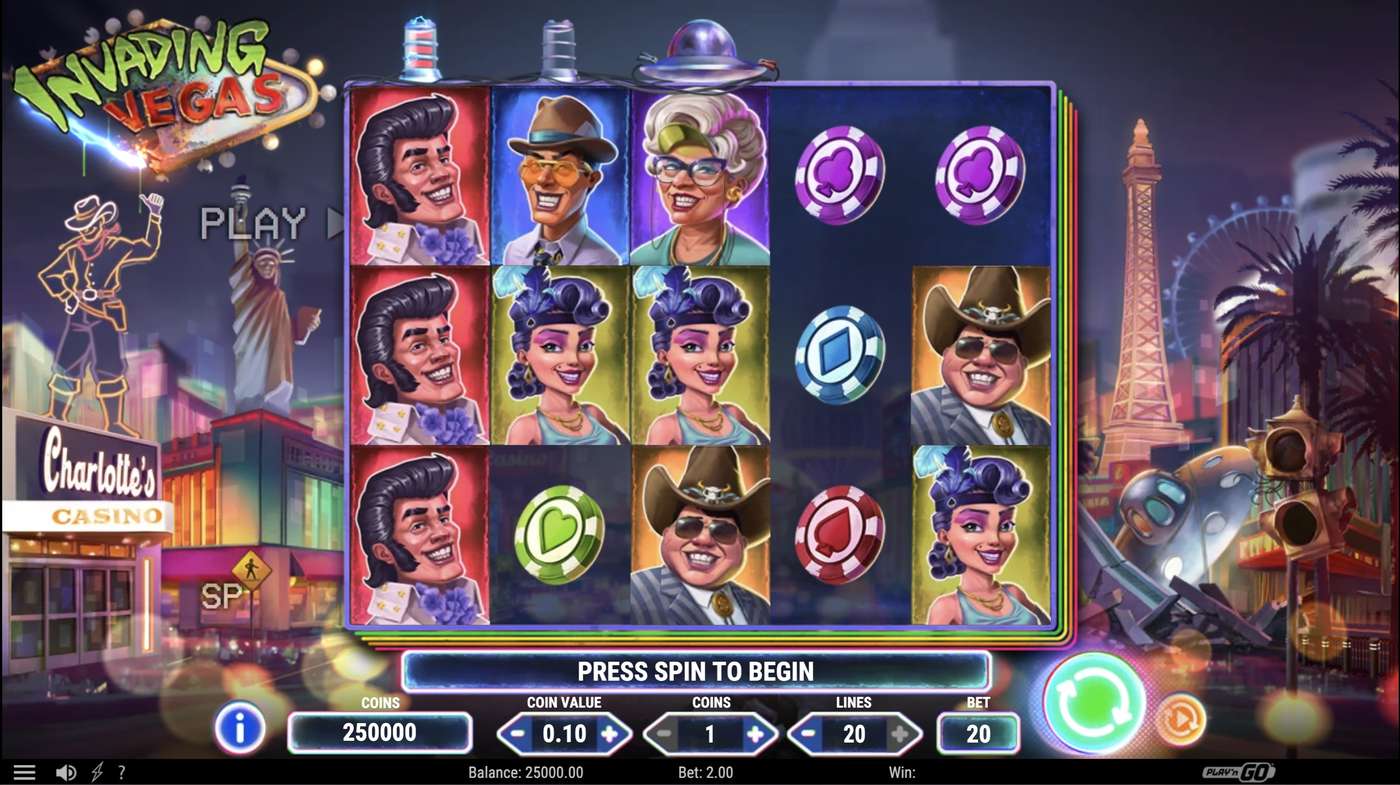Enable turbo spin with the lightning icon

coord(94,771)
